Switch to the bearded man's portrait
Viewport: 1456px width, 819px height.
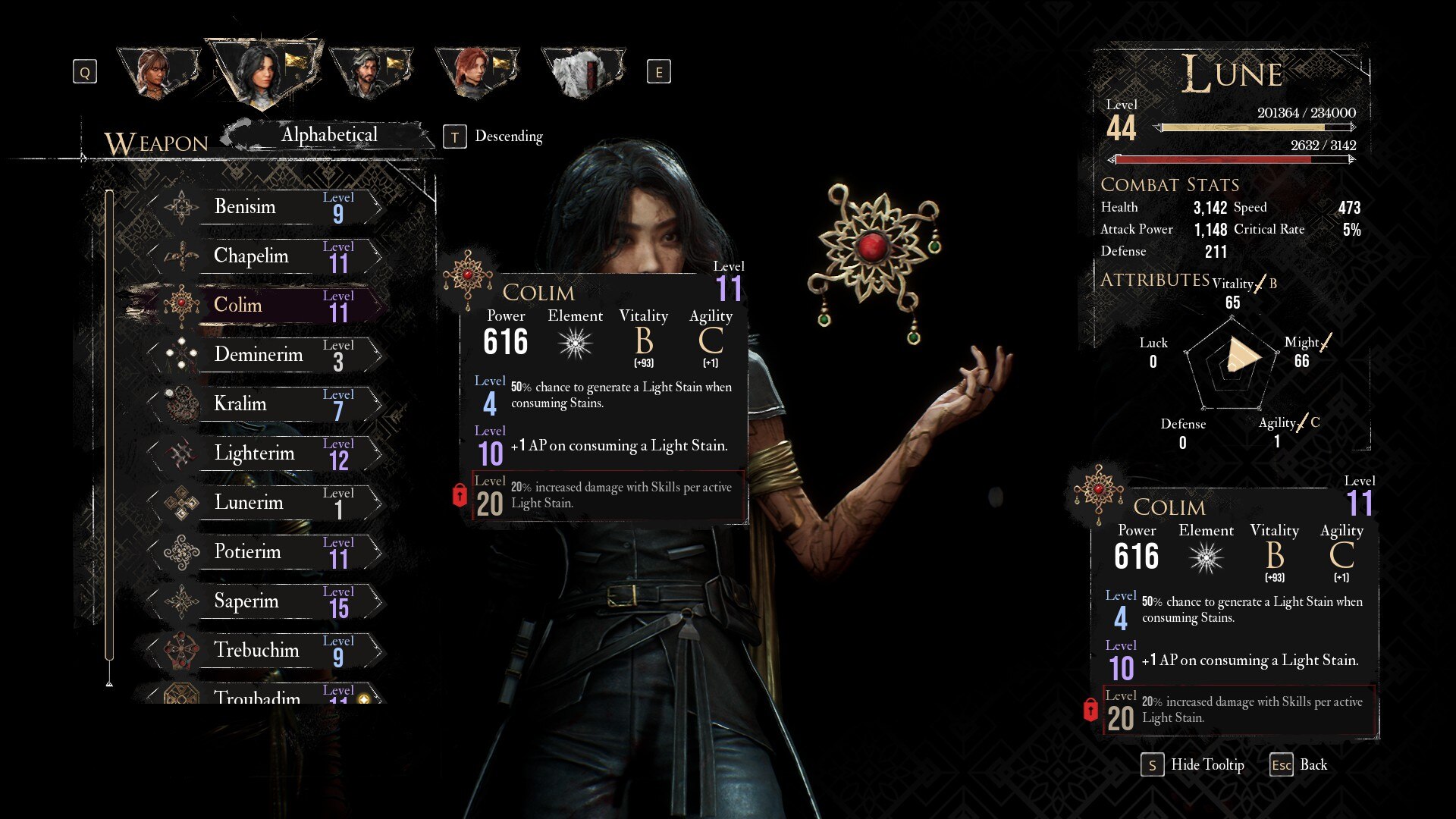(x=370, y=73)
